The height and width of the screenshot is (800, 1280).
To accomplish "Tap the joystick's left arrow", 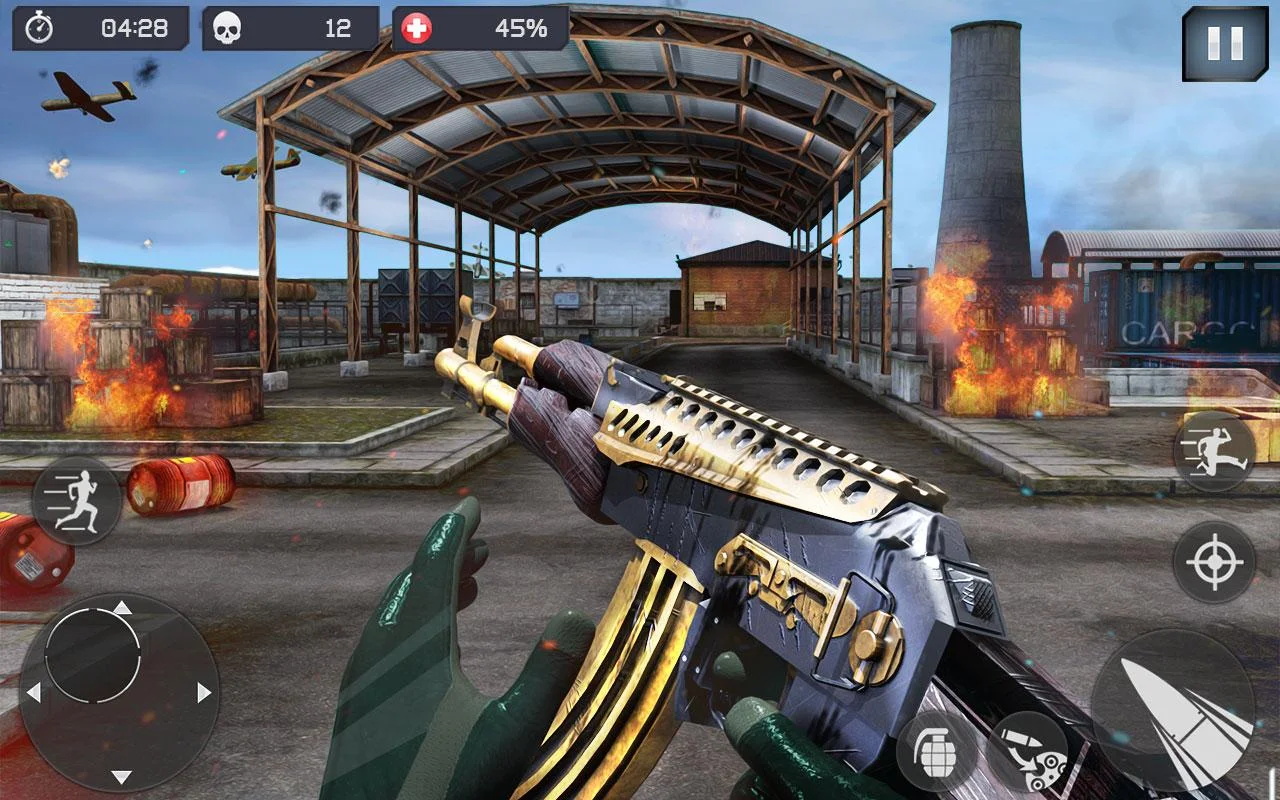I will click(33, 692).
